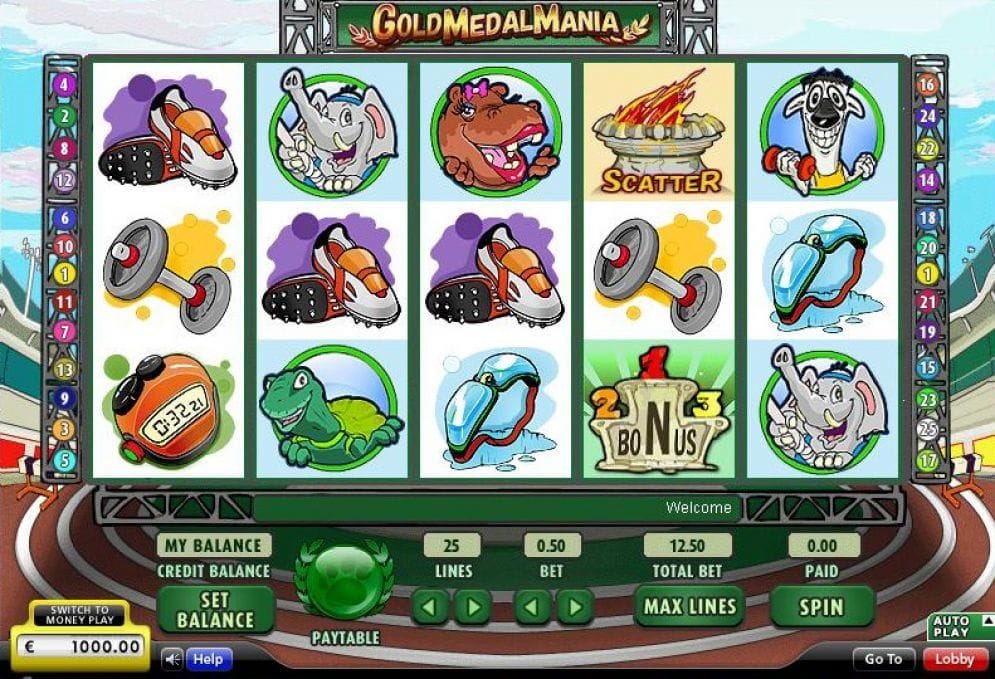Screen dimensions: 995x679
Task: Decrease the number of lines
Action: pyautogui.click(x=431, y=606)
